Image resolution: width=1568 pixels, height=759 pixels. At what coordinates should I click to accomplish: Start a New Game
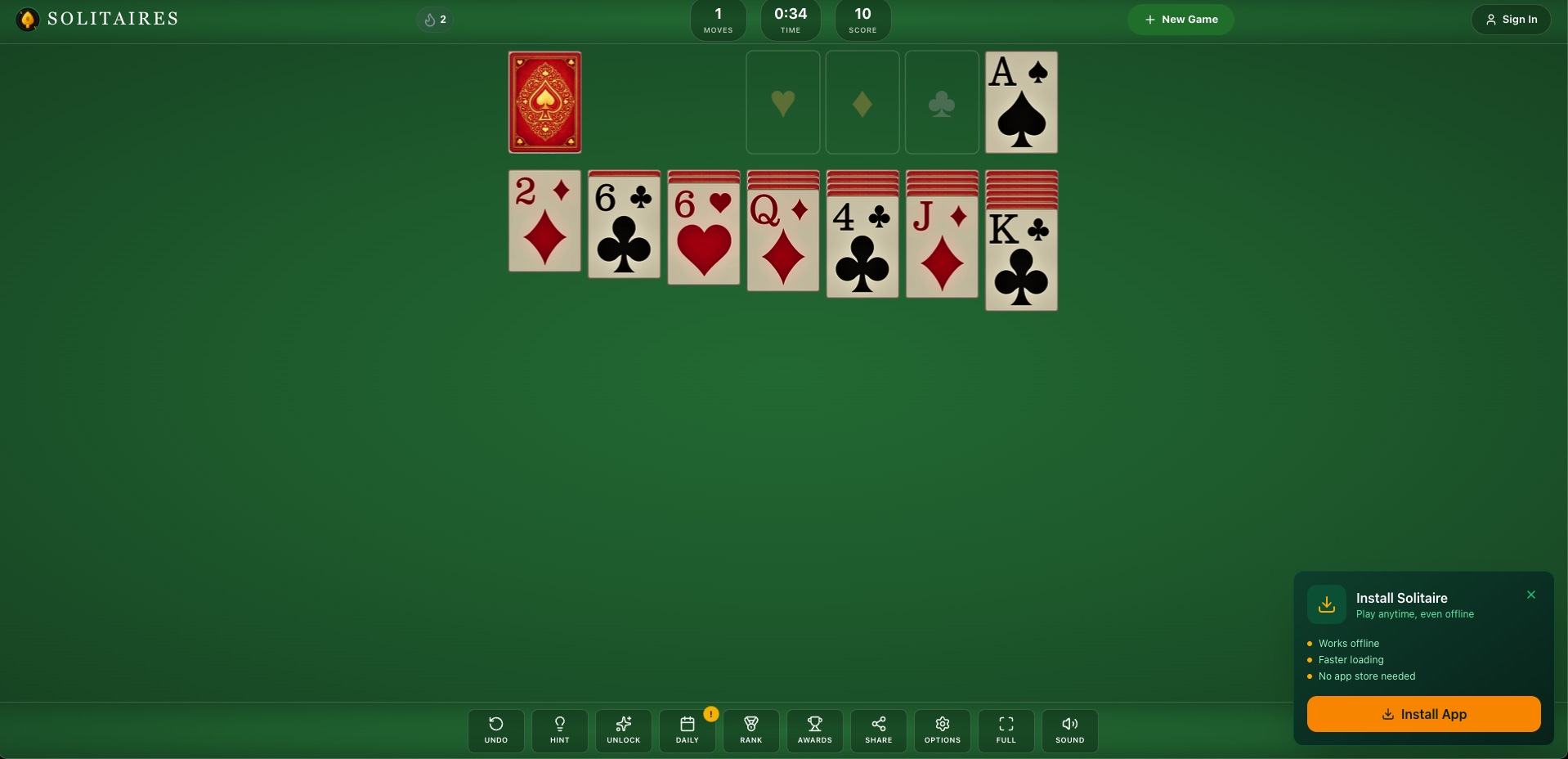[1180, 19]
